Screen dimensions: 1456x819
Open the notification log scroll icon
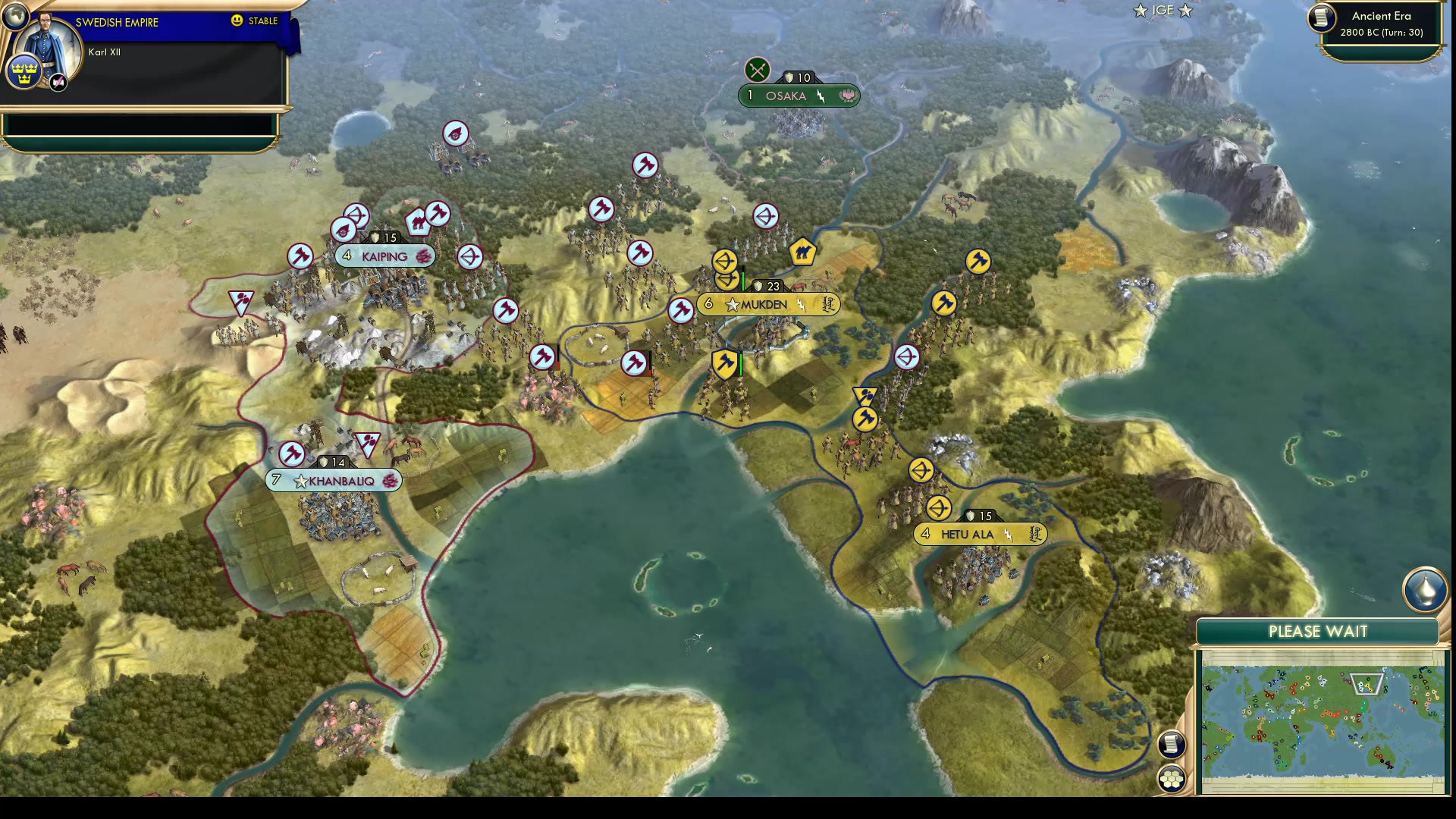pyautogui.click(x=1171, y=745)
